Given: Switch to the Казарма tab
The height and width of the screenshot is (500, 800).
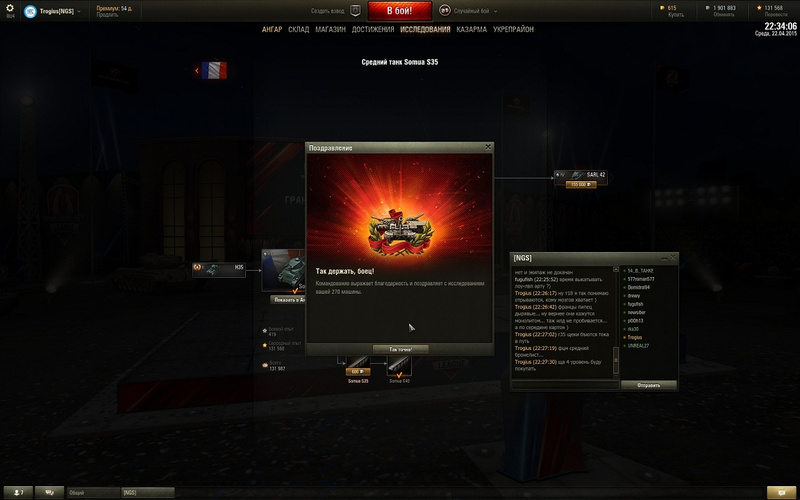Looking at the screenshot, I should (472, 30).
